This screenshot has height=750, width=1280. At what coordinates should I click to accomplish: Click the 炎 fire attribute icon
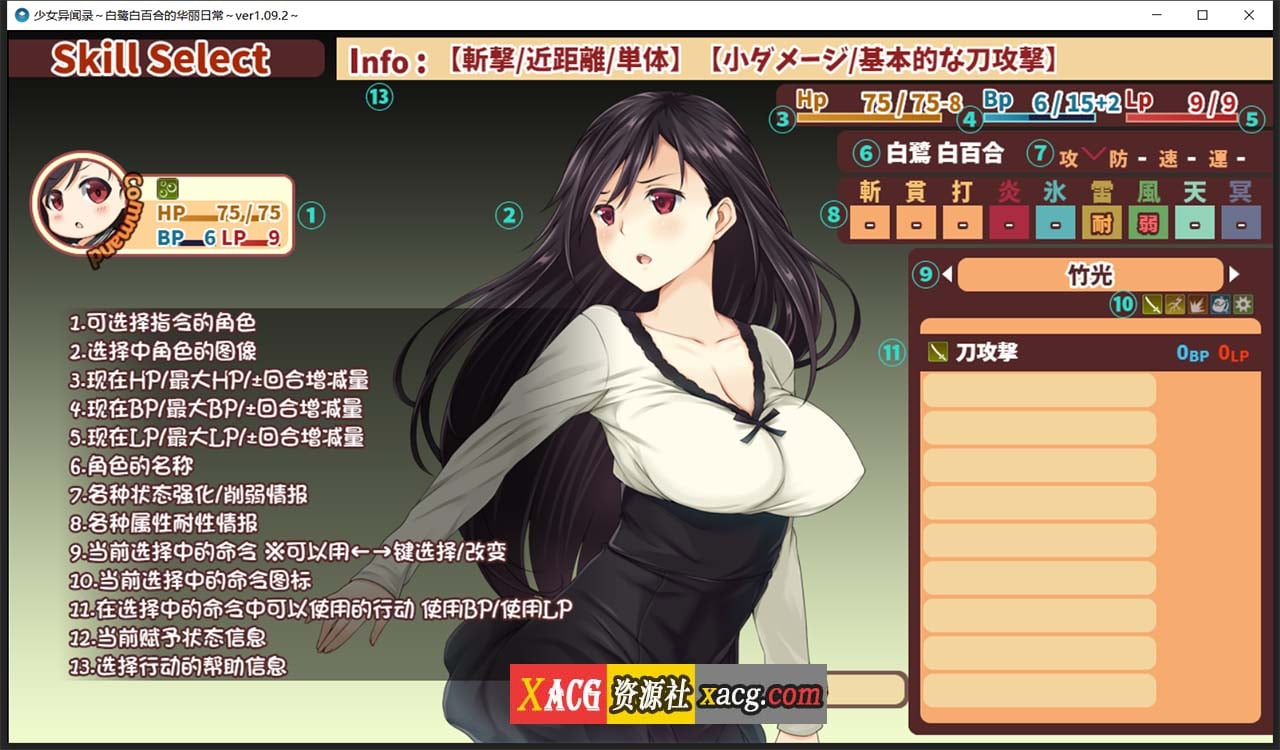tap(1008, 224)
